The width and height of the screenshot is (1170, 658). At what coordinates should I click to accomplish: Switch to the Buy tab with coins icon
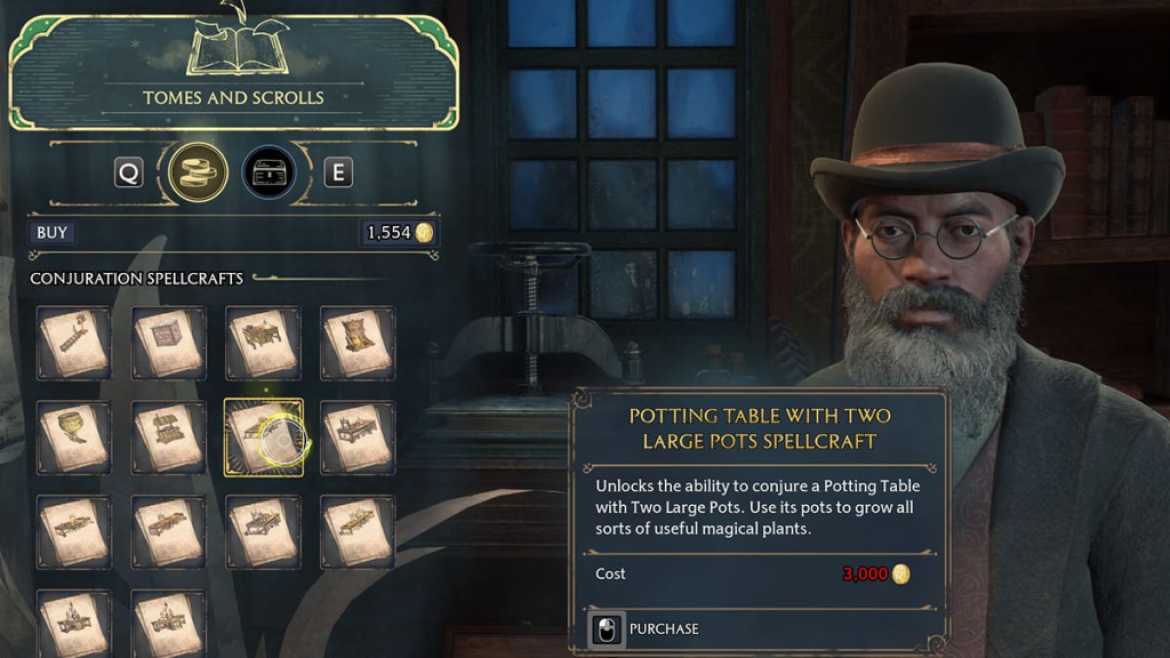tap(197, 172)
